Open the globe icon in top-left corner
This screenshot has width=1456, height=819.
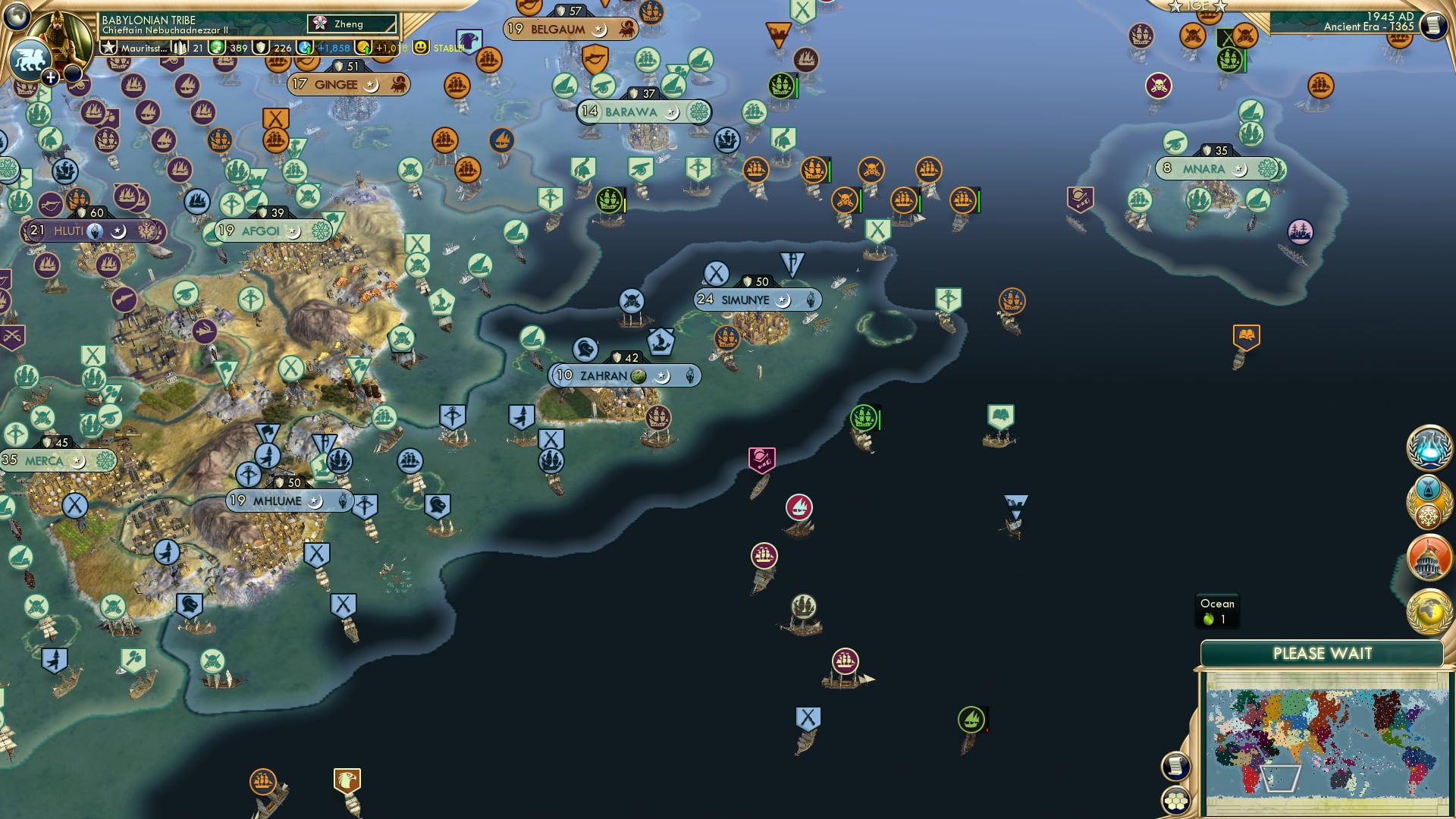17,15
